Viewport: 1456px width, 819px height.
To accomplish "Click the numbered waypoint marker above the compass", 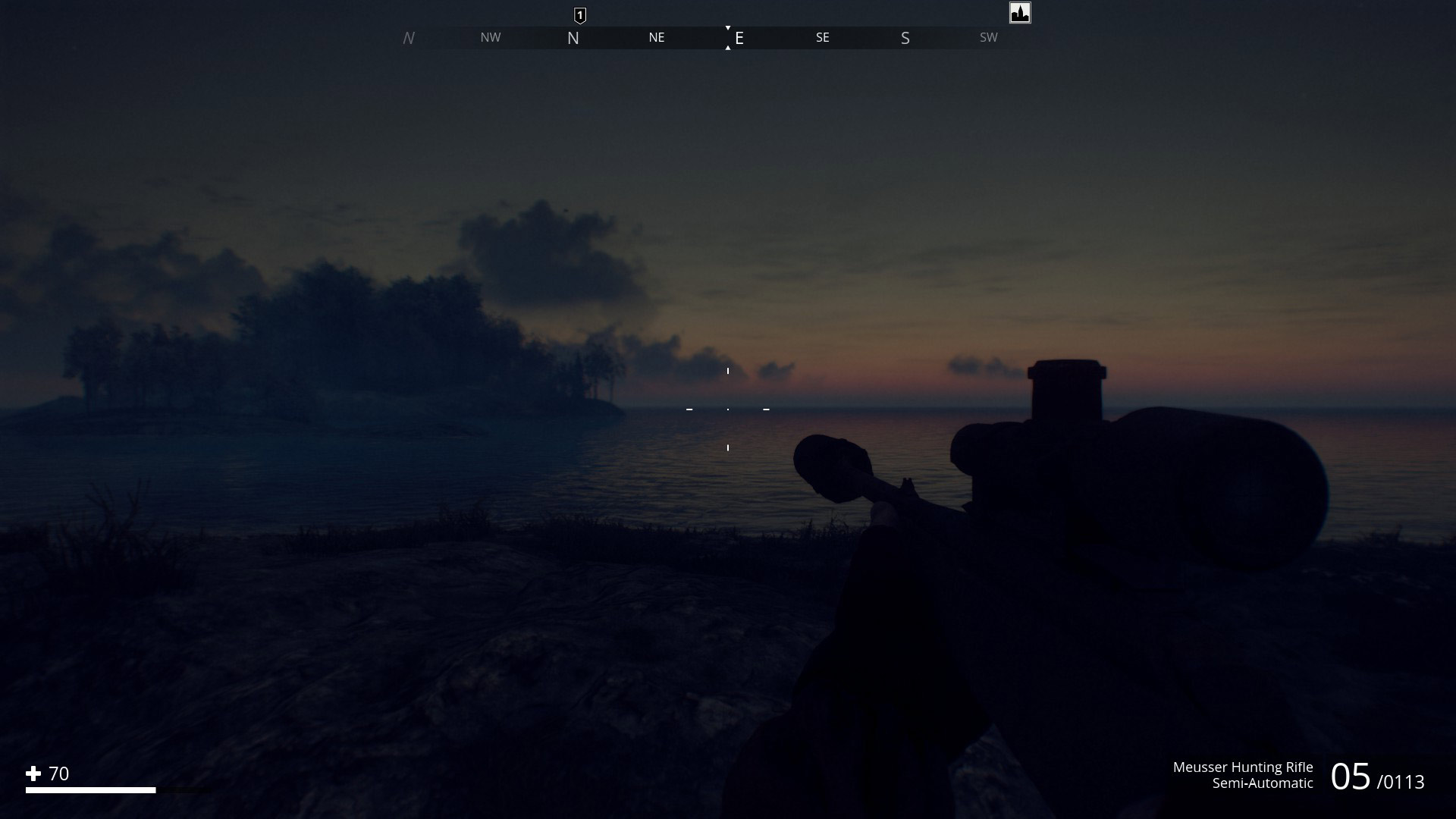I will point(580,15).
